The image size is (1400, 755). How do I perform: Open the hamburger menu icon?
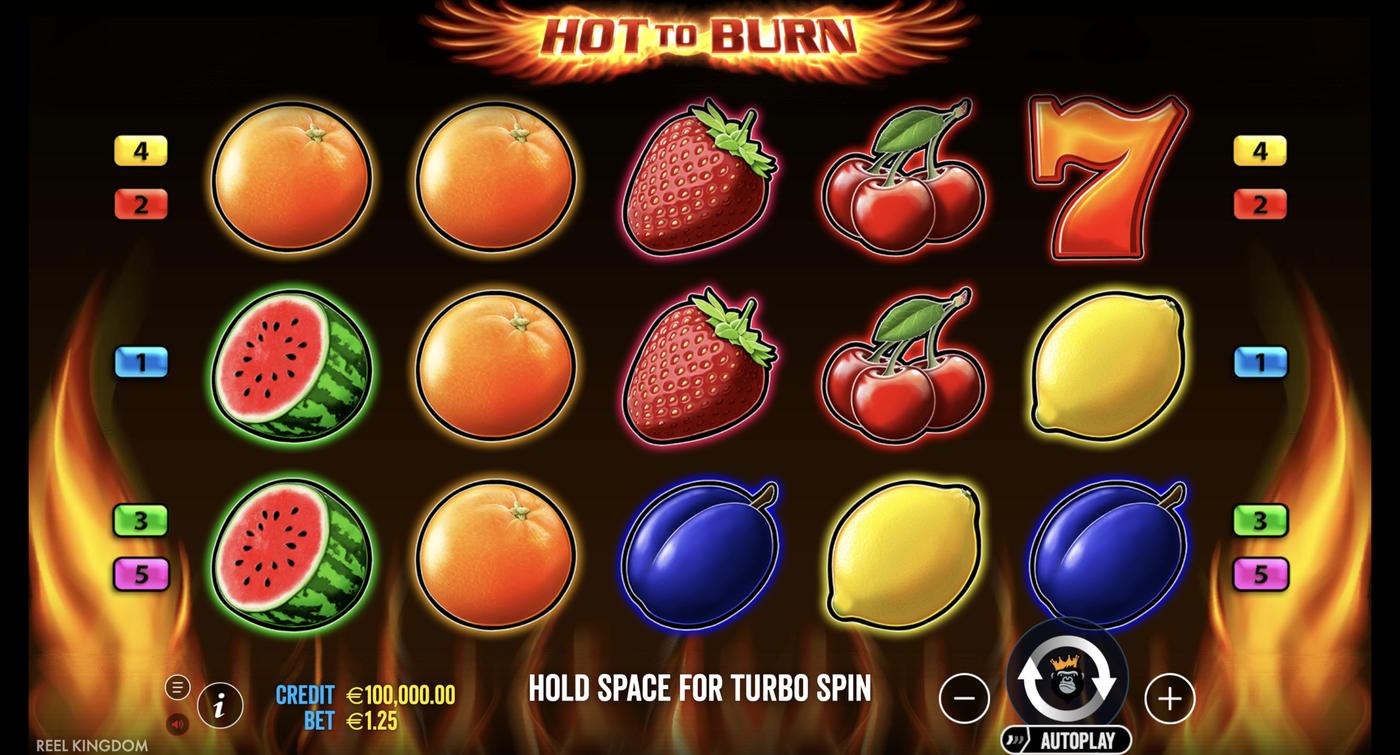(180, 687)
